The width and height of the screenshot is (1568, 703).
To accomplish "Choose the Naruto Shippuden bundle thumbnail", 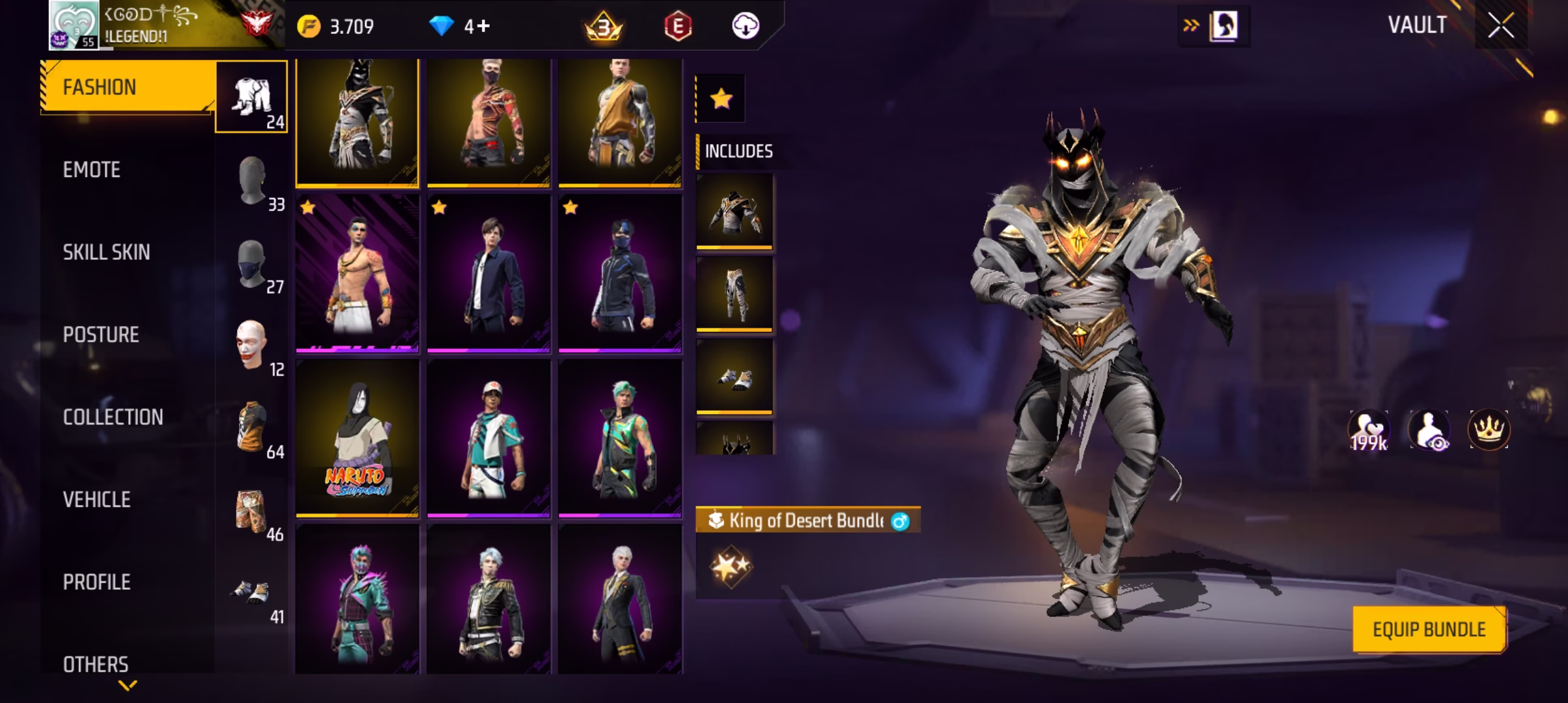I will [357, 438].
